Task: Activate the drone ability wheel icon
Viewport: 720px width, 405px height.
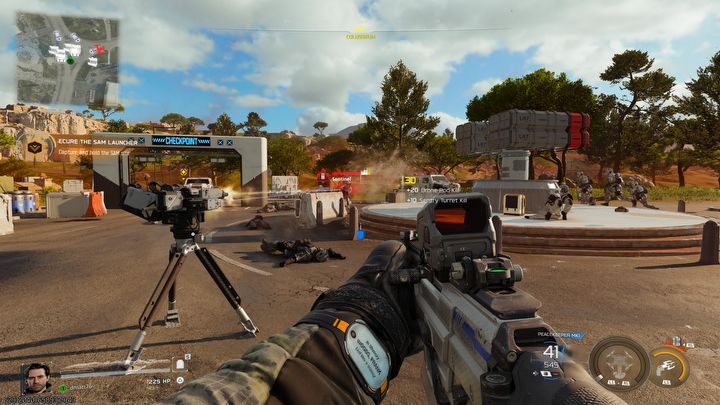Action: coord(617,363)
